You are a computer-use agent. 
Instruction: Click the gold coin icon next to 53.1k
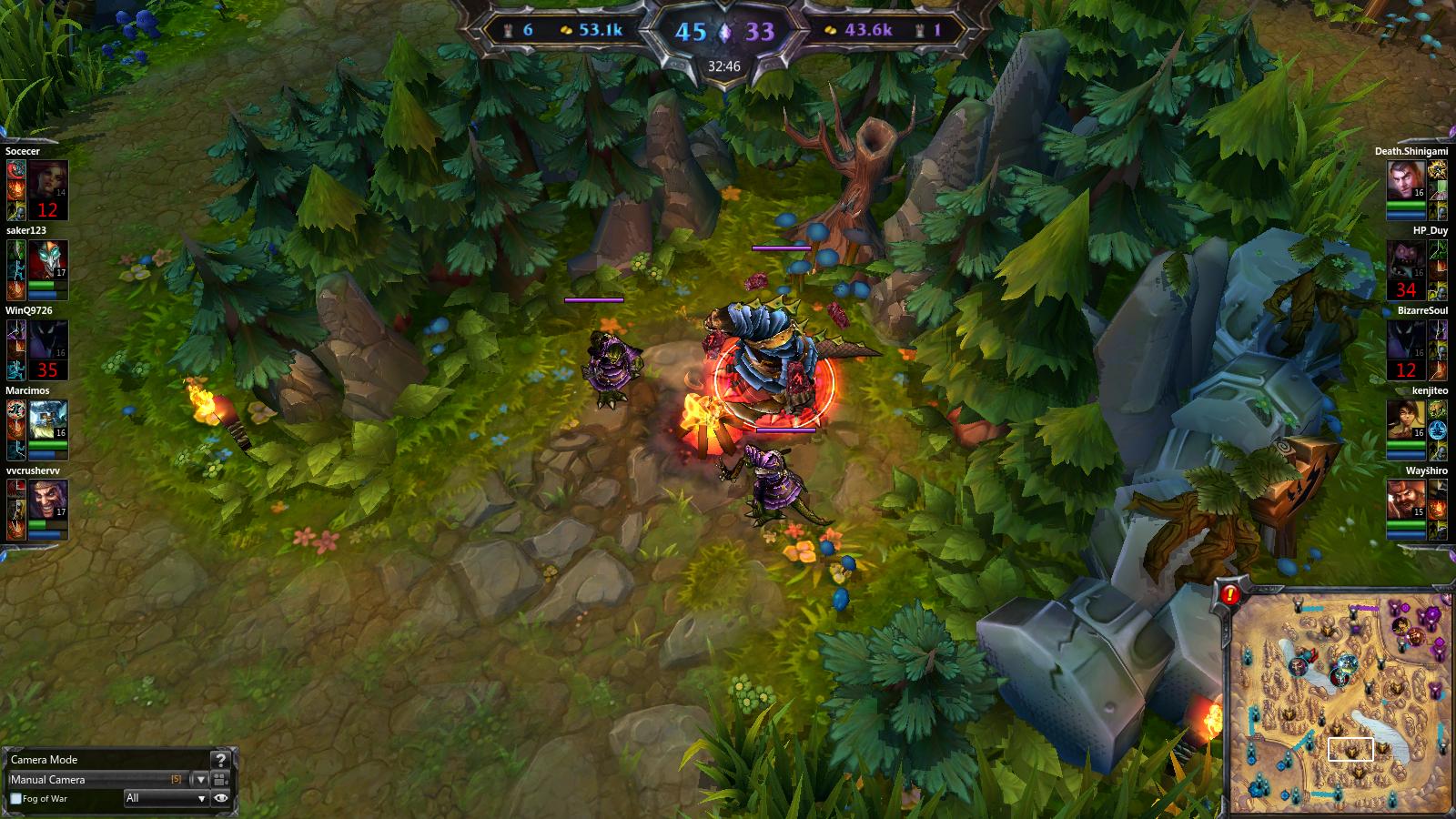(565, 31)
